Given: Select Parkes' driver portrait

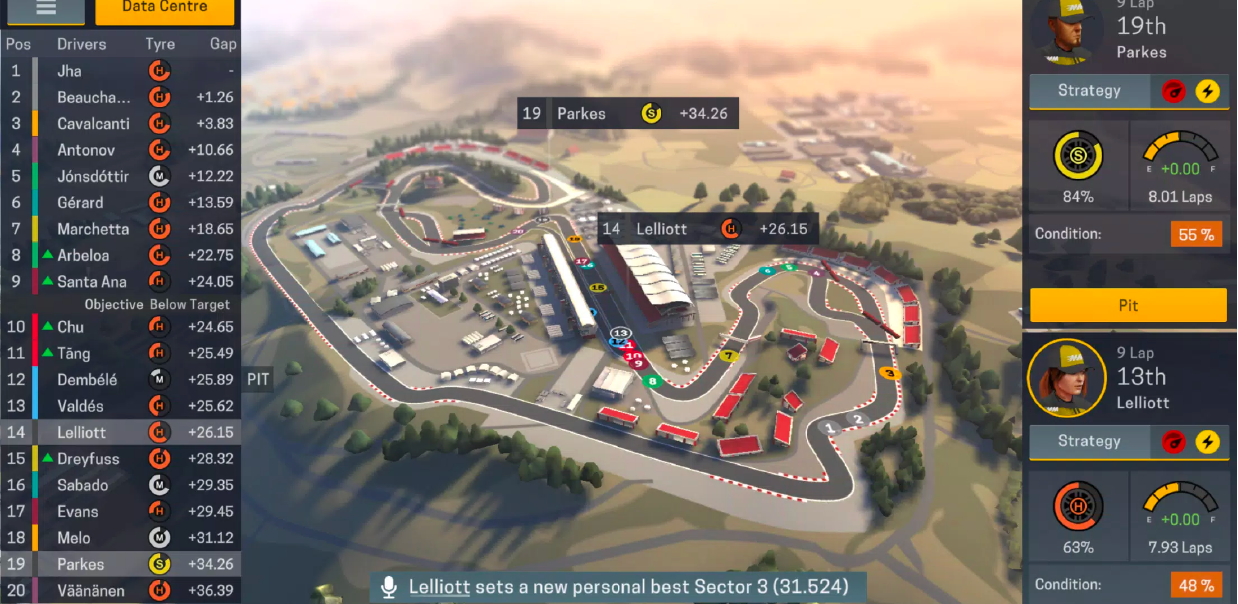Looking at the screenshot, I should [x=1066, y=30].
